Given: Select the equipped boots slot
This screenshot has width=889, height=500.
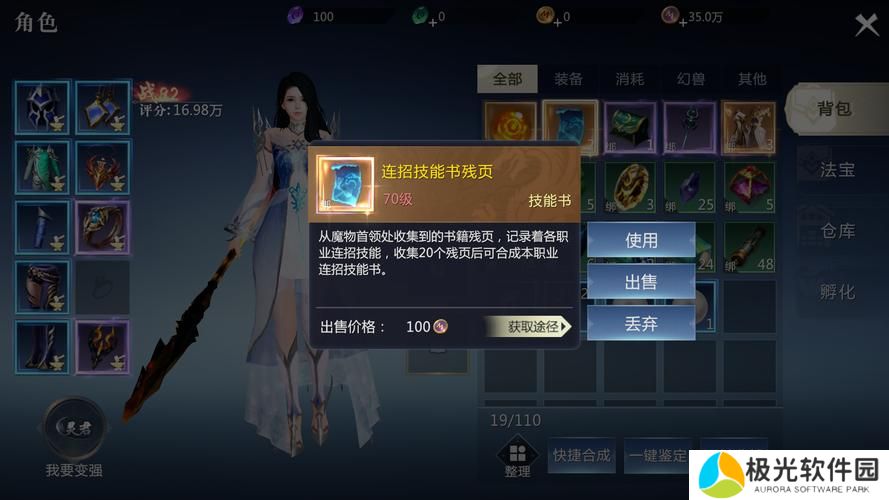Looking at the screenshot, I should (42, 347).
